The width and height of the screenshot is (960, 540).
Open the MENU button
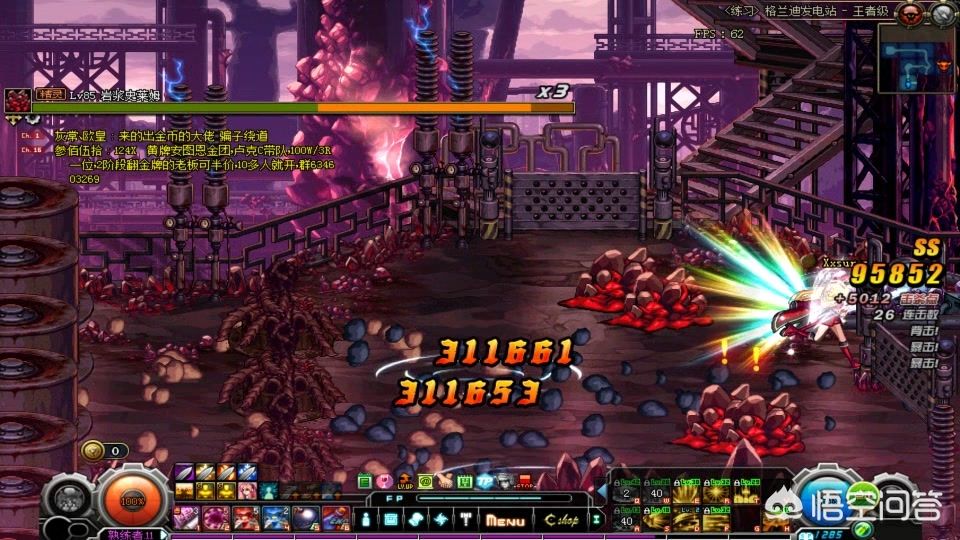click(506, 520)
